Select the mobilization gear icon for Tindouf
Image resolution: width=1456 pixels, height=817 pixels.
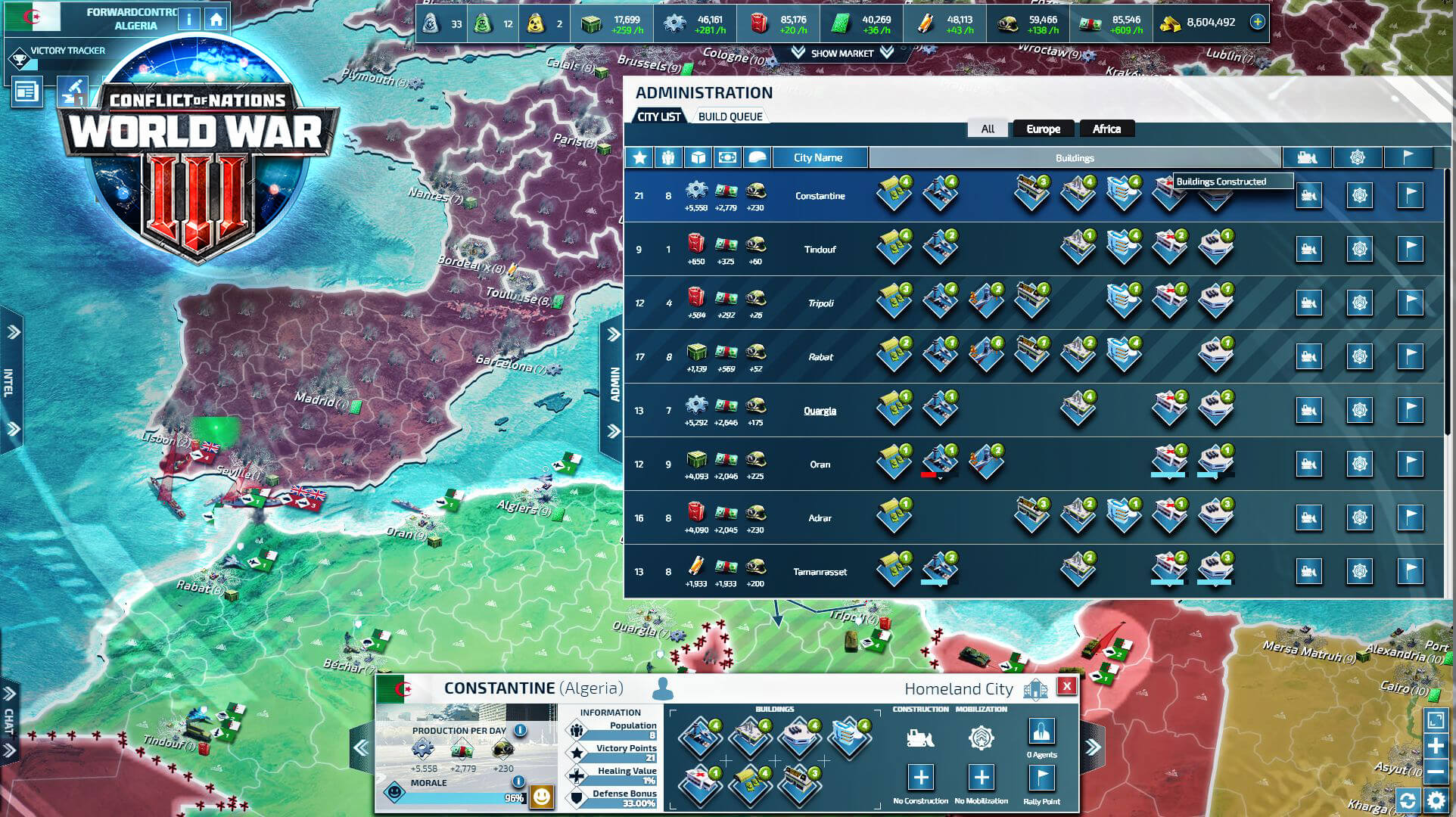1360,249
